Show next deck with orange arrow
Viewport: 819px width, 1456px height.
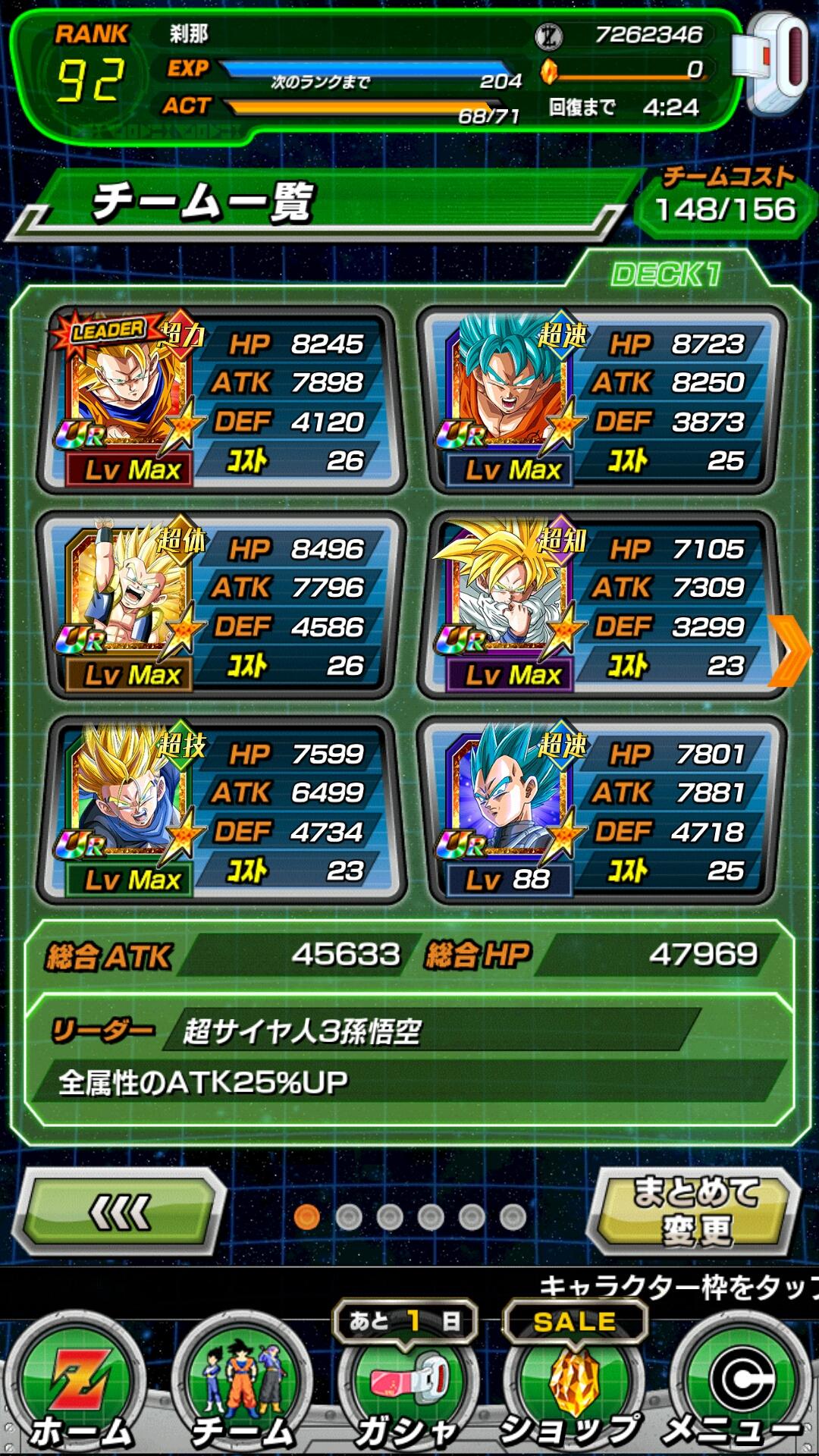(x=791, y=651)
